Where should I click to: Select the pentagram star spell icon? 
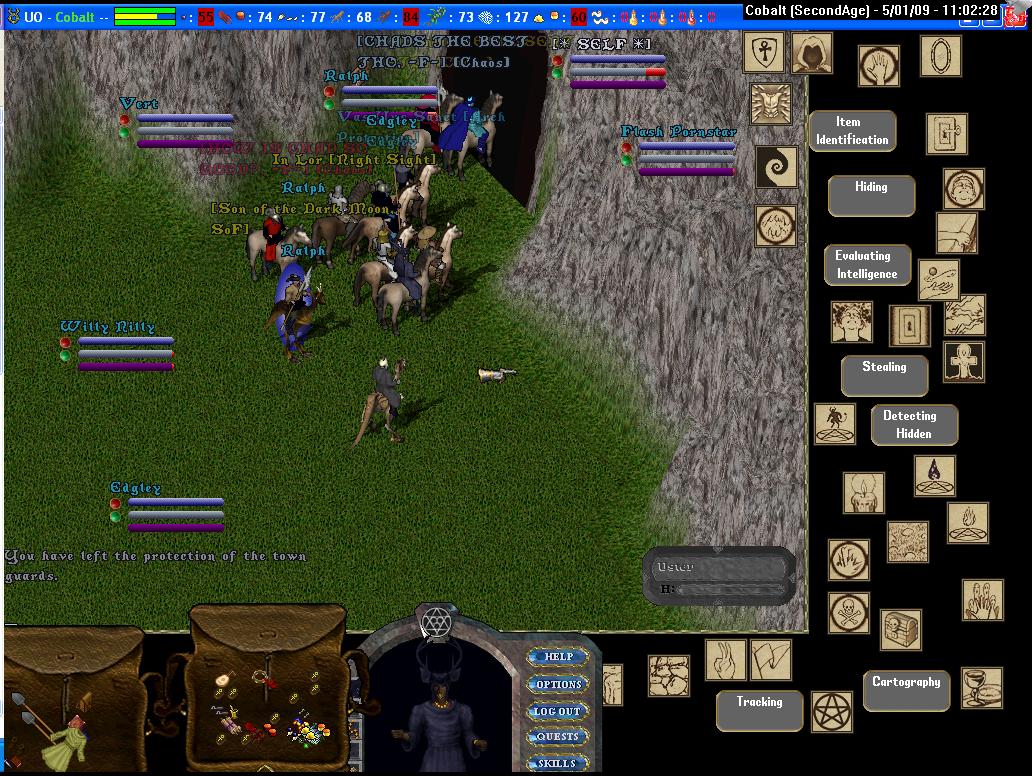pos(831,710)
